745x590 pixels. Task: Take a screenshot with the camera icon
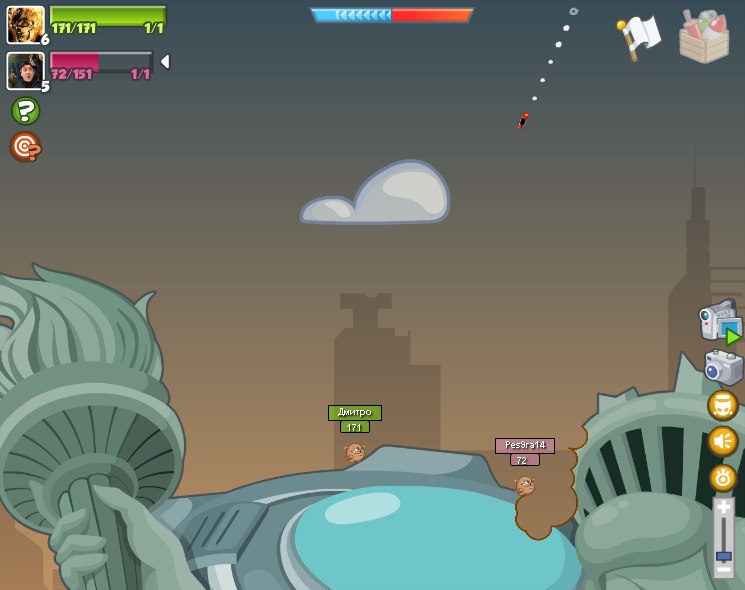[722, 367]
